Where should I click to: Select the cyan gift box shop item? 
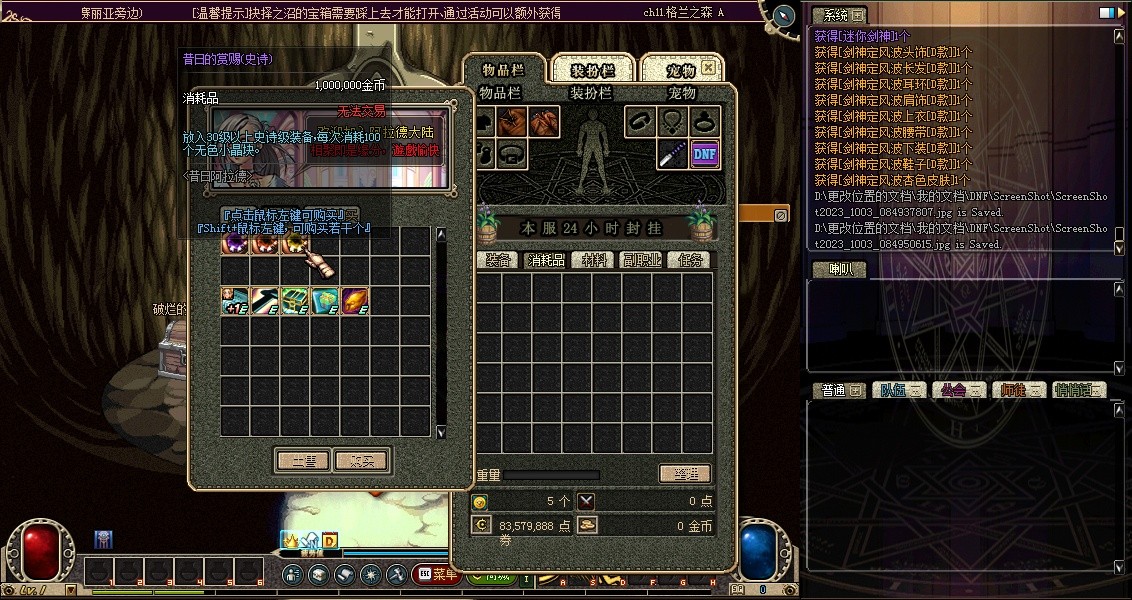[325, 301]
